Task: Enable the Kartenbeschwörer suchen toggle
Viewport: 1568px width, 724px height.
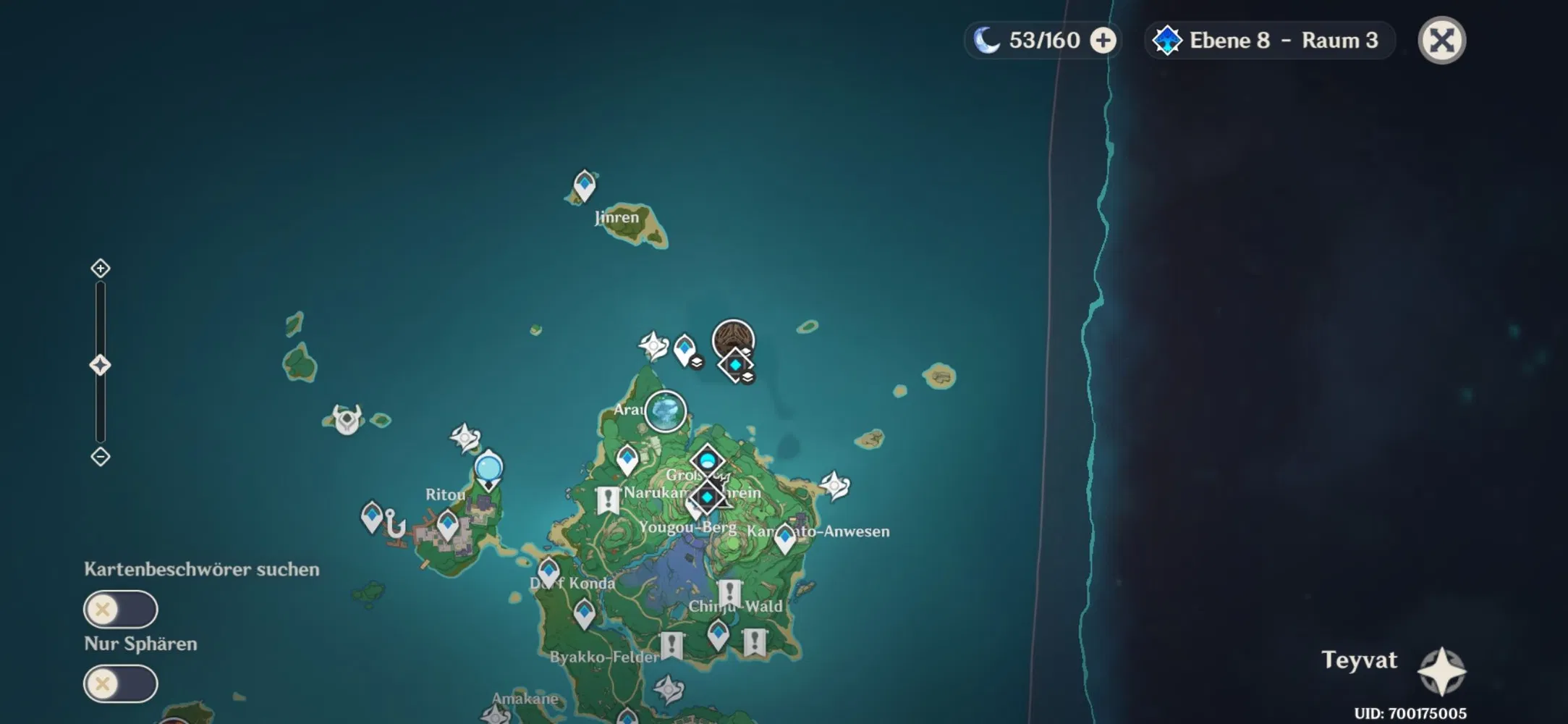Action: click(x=120, y=610)
